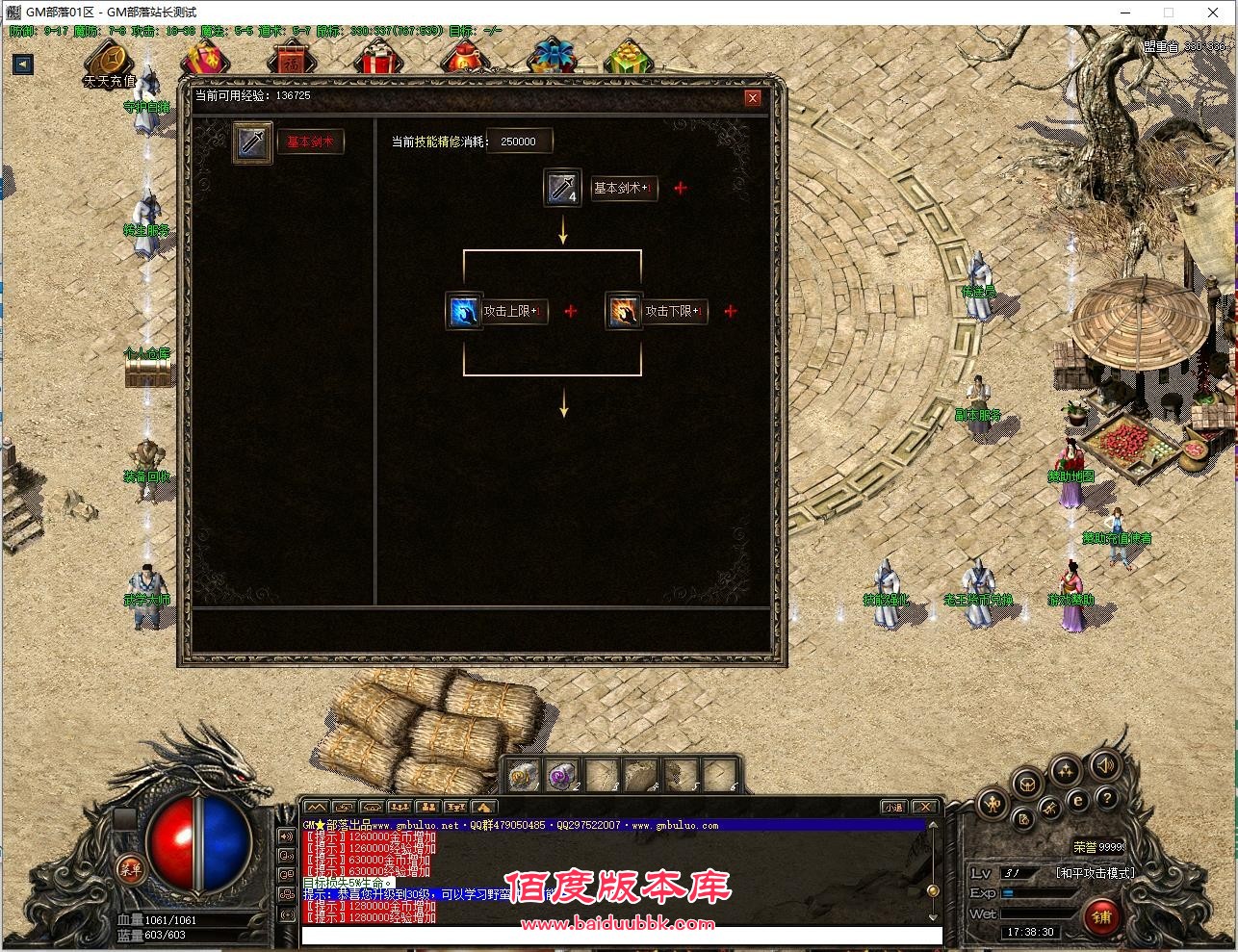Open the round 铺 shop button
Viewport: 1238px width, 952px height.
click(x=1101, y=916)
